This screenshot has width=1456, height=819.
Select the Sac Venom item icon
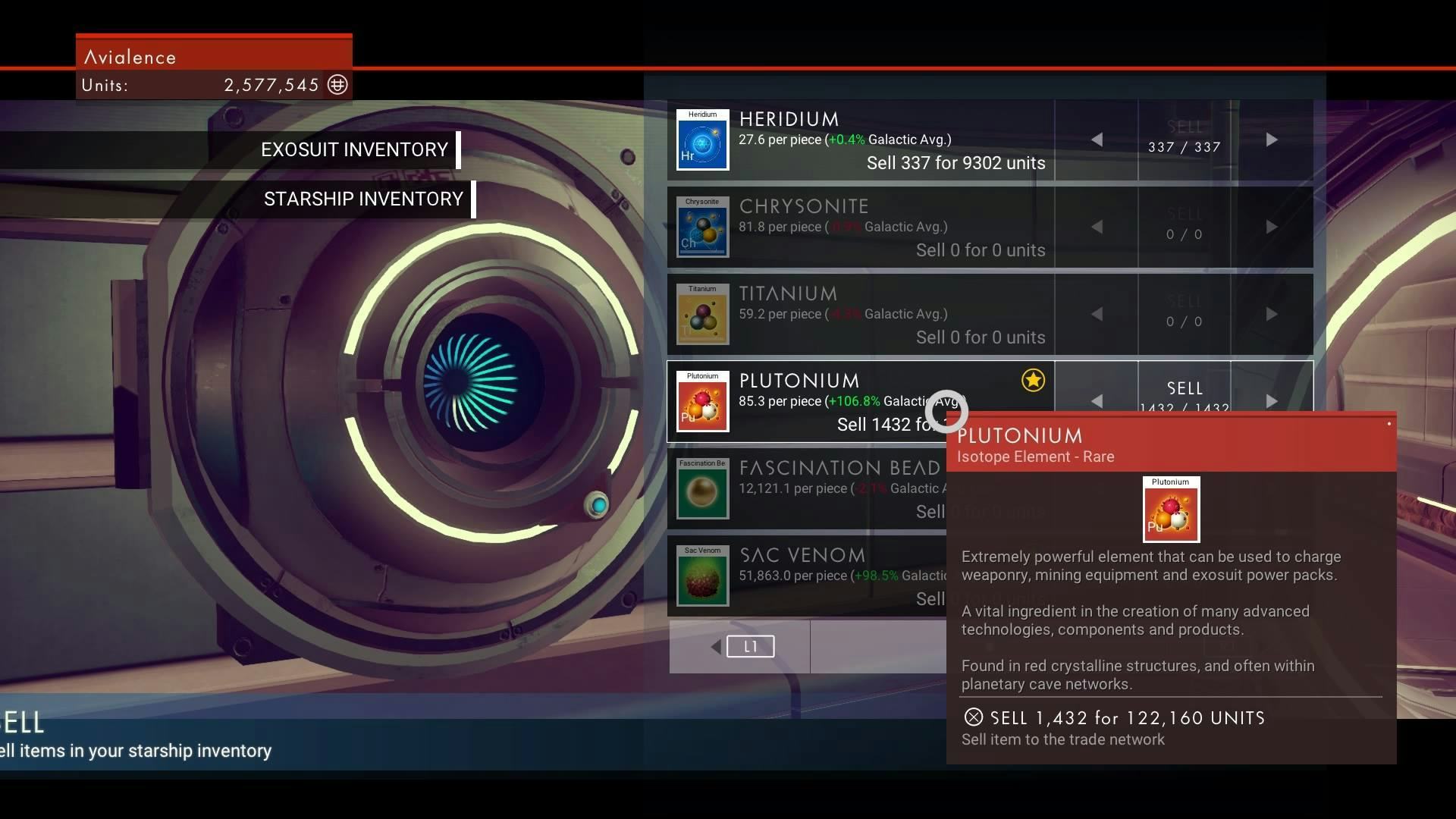702,576
